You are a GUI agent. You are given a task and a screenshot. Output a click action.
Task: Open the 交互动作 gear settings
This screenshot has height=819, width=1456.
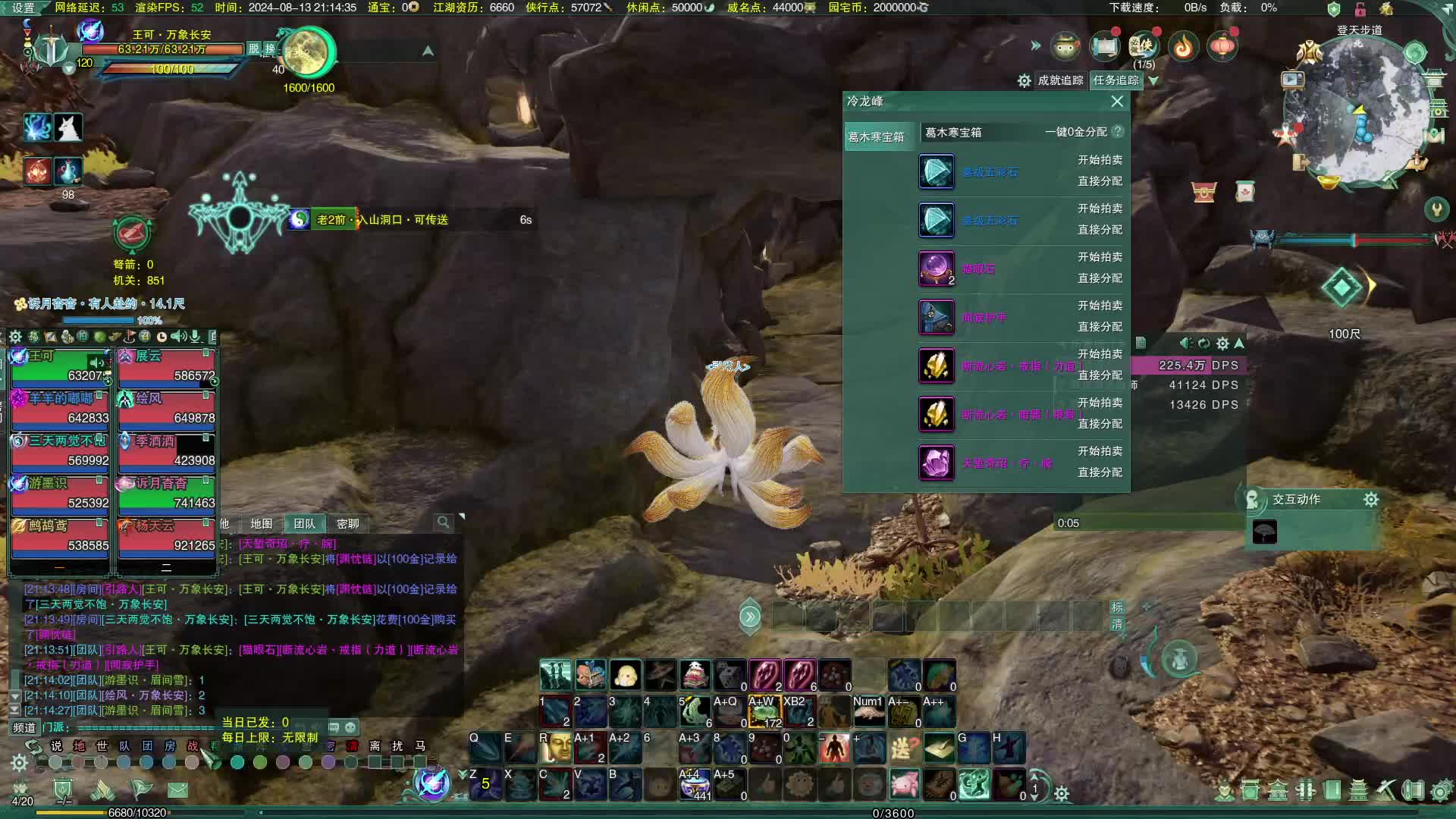coord(1370,500)
